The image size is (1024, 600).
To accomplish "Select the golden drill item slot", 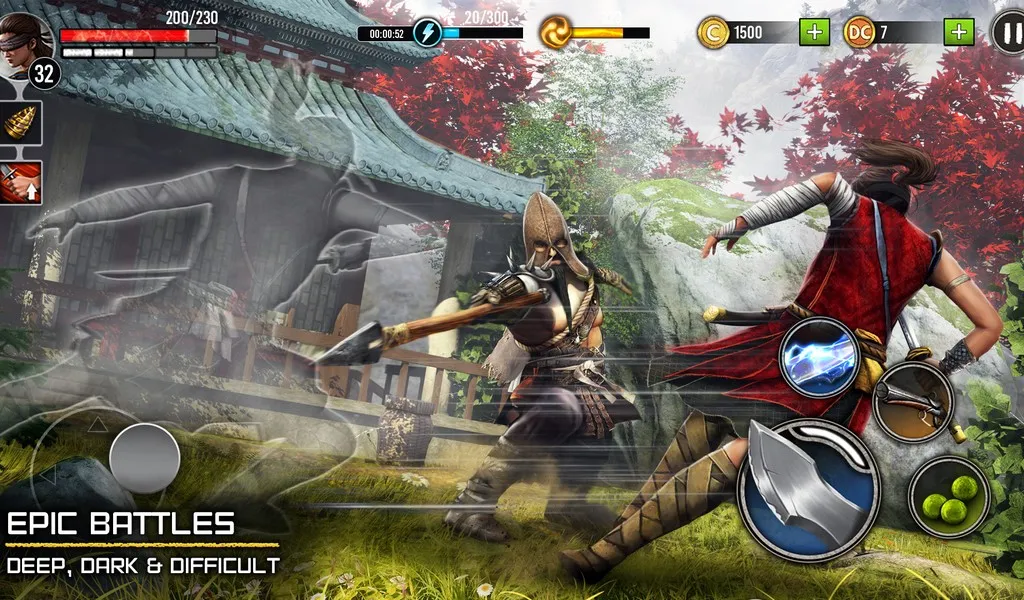I will [x=21, y=128].
